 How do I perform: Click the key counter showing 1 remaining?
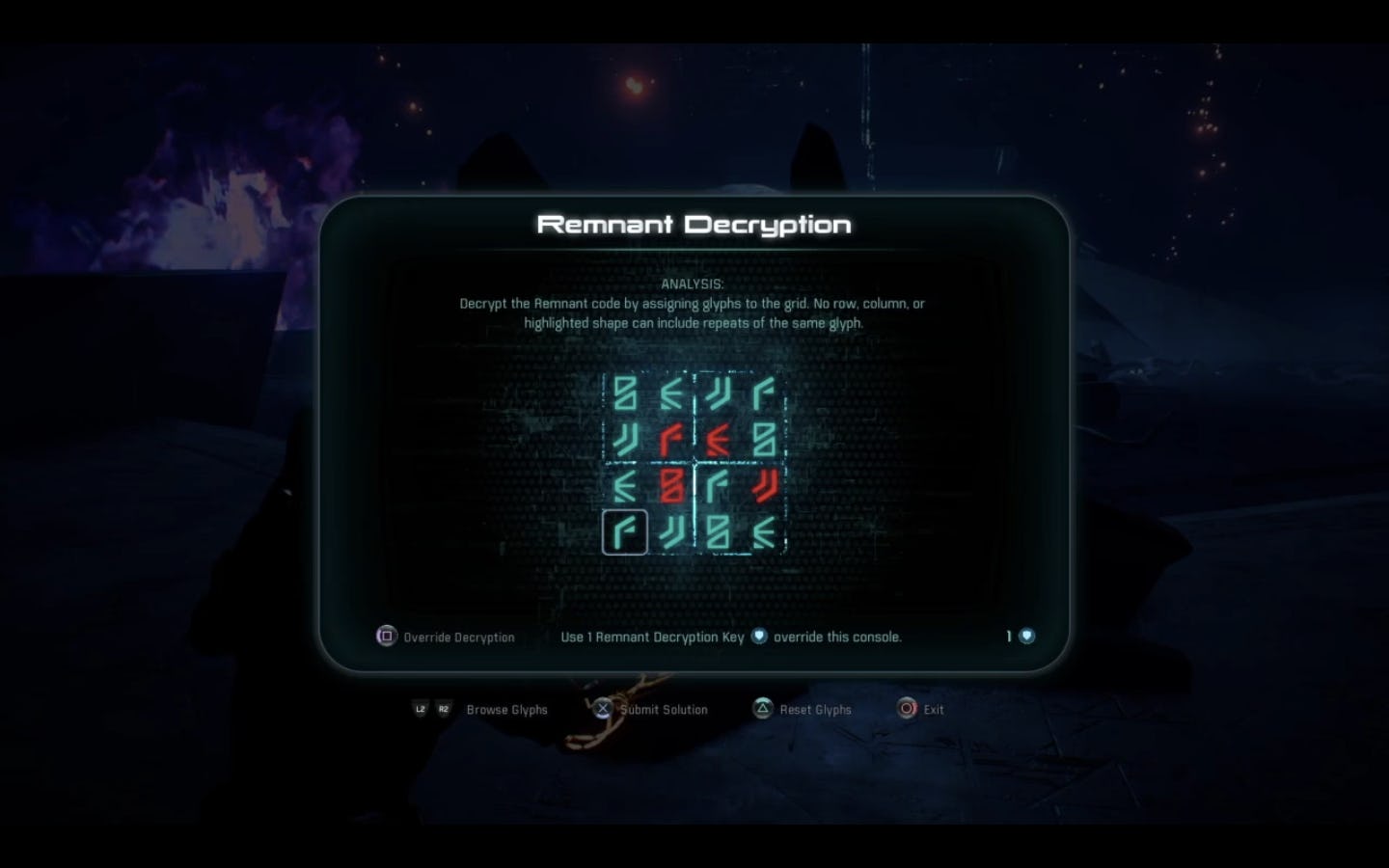[1018, 637]
